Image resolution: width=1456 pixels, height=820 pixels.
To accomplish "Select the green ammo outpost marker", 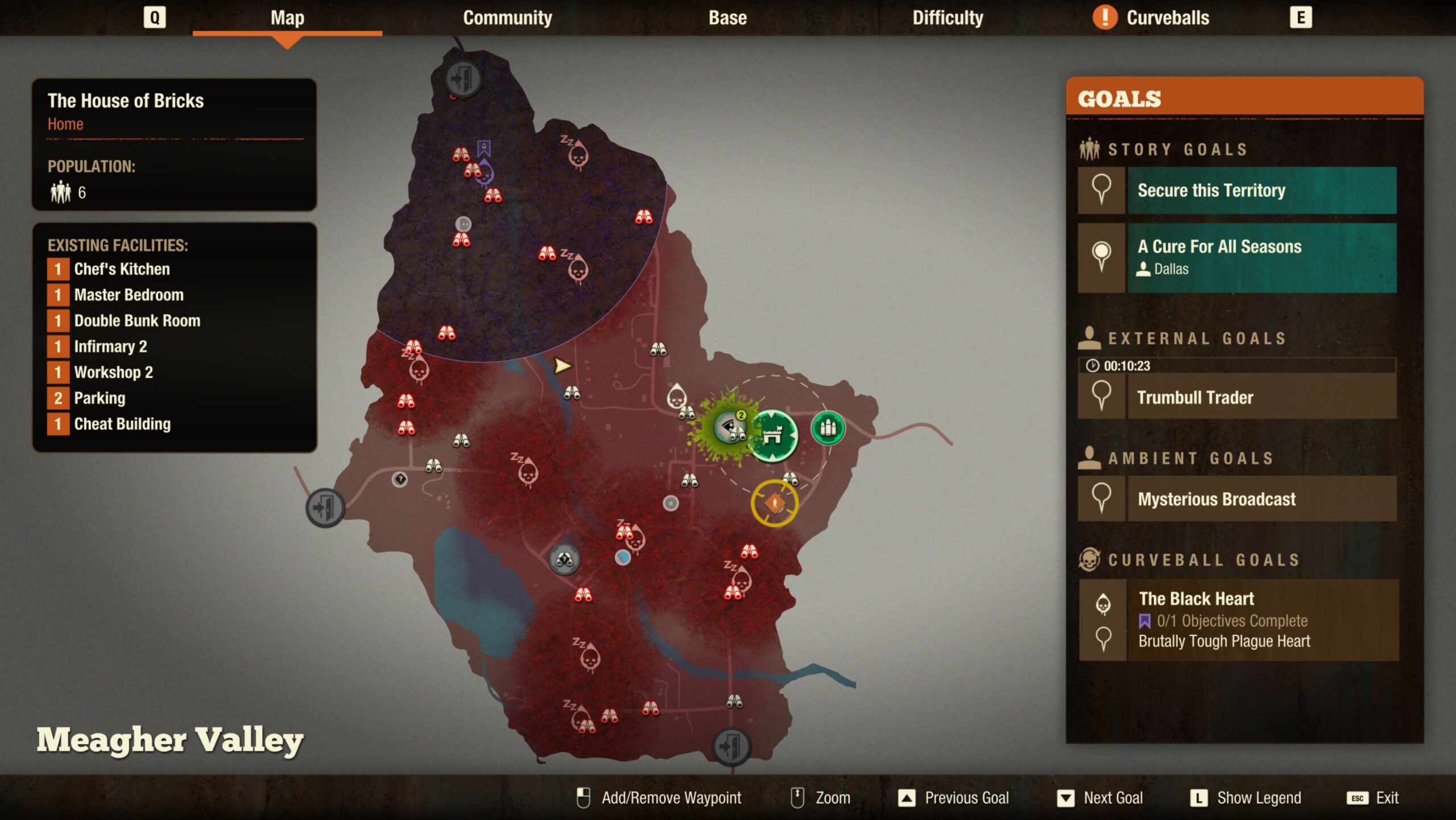I will (828, 428).
